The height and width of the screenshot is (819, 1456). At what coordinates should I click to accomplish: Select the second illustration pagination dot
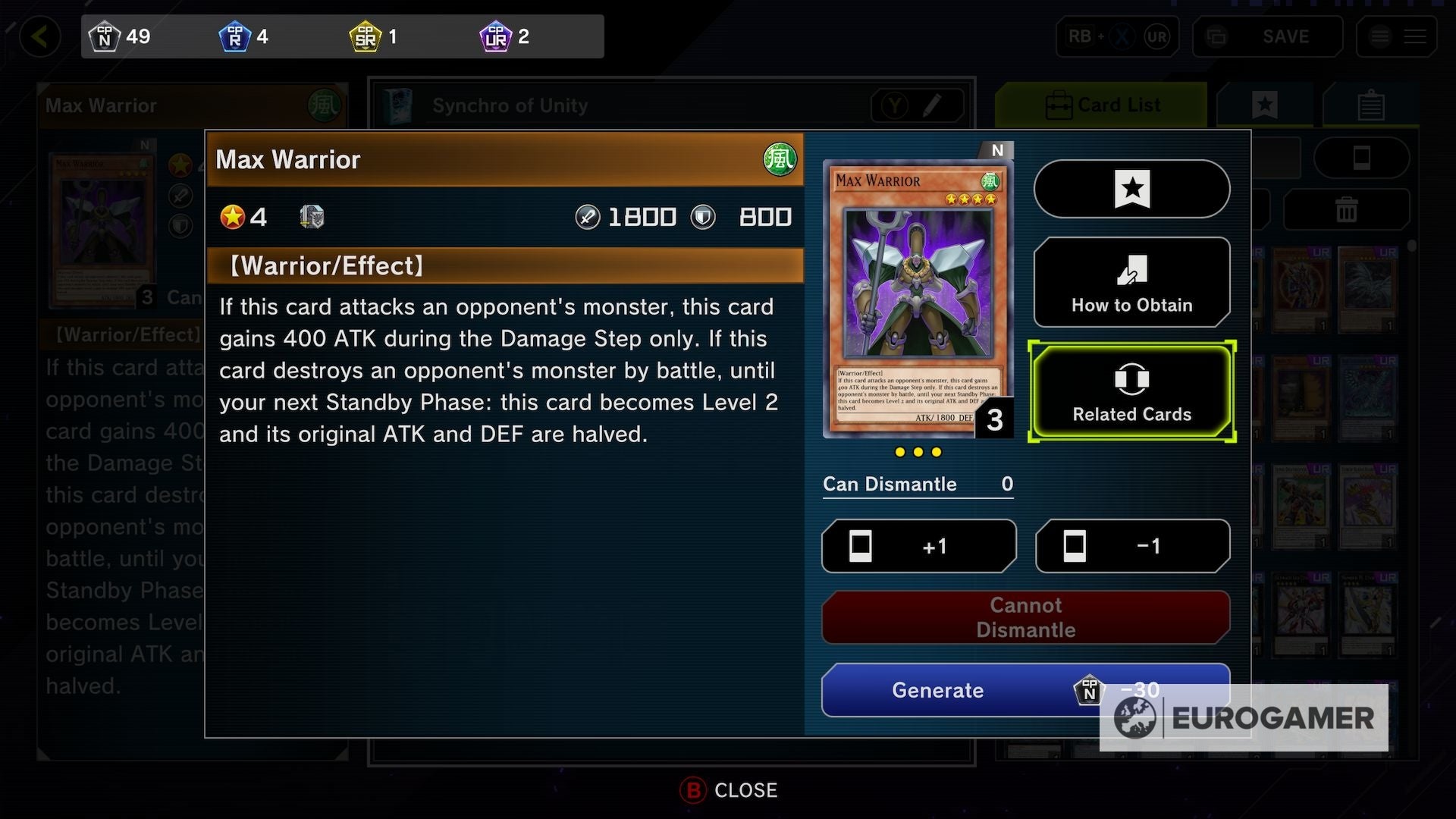point(918,451)
